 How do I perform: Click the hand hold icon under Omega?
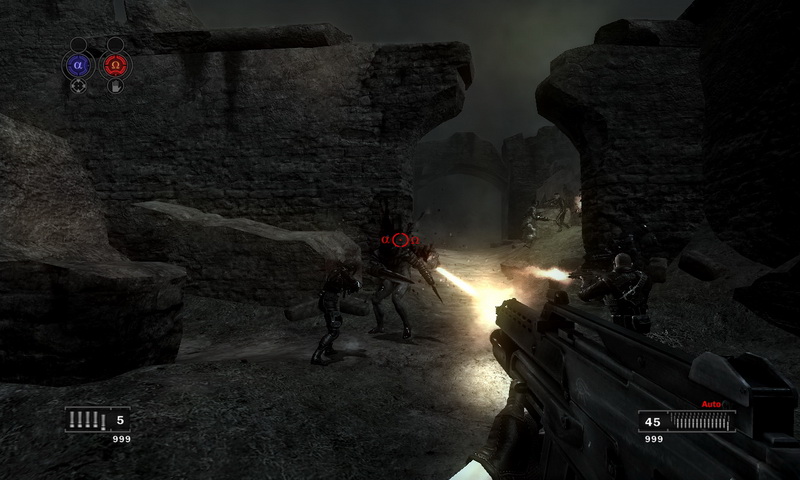coord(115,87)
